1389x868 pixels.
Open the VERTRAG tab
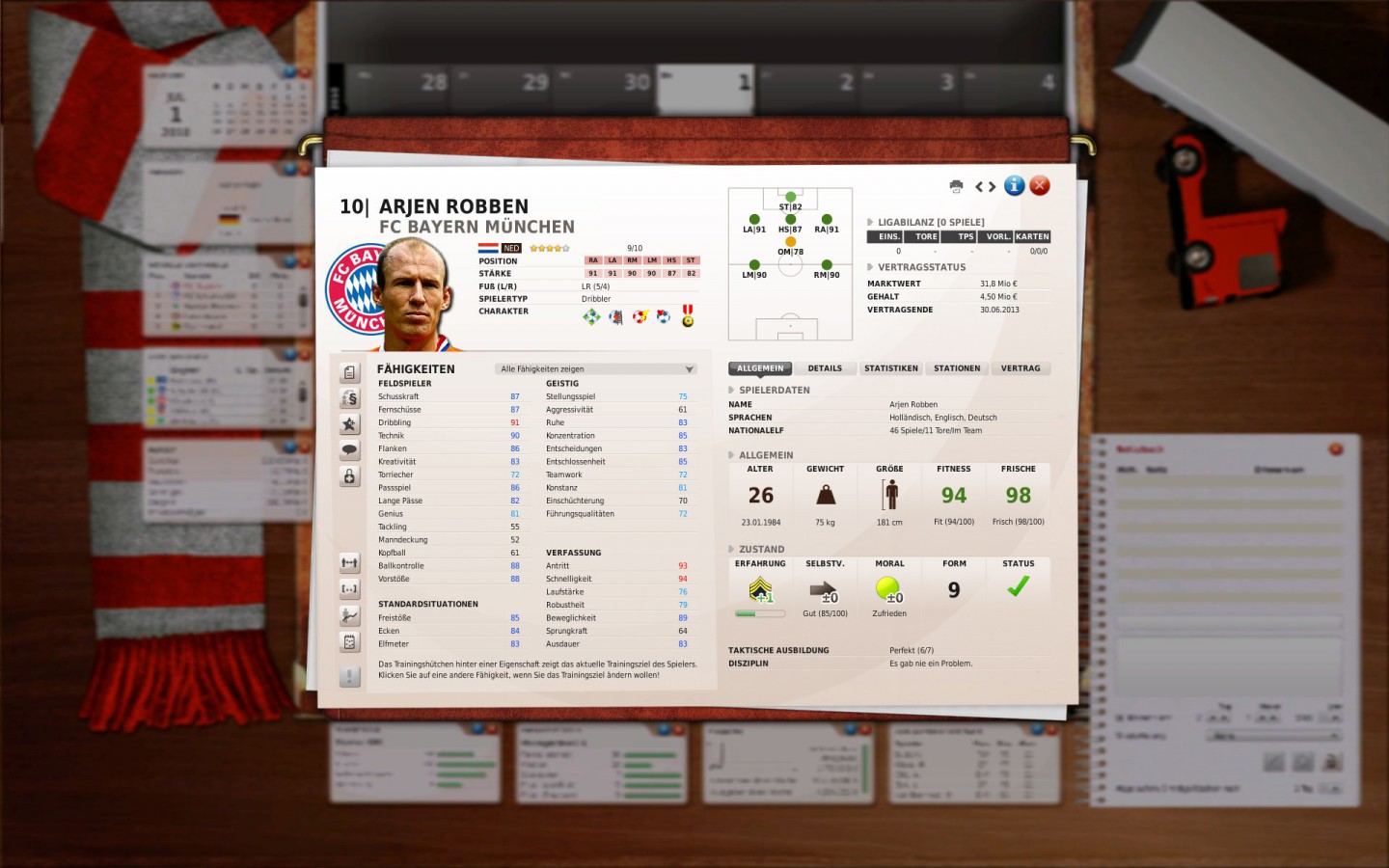click(x=1021, y=367)
